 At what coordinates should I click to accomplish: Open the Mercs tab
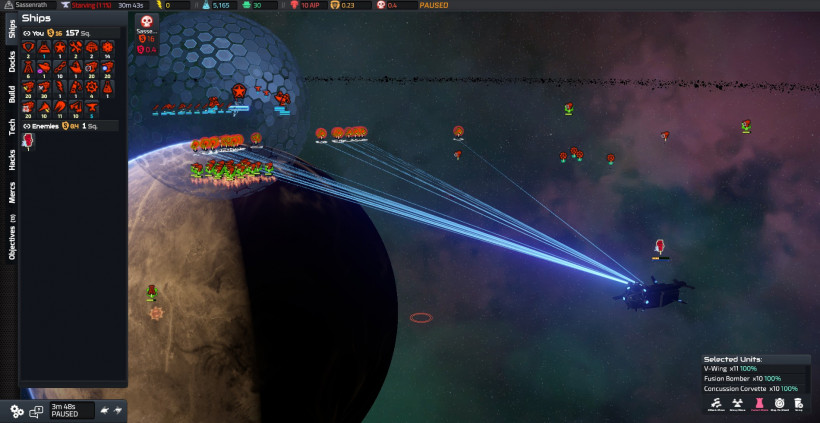point(11,194)
